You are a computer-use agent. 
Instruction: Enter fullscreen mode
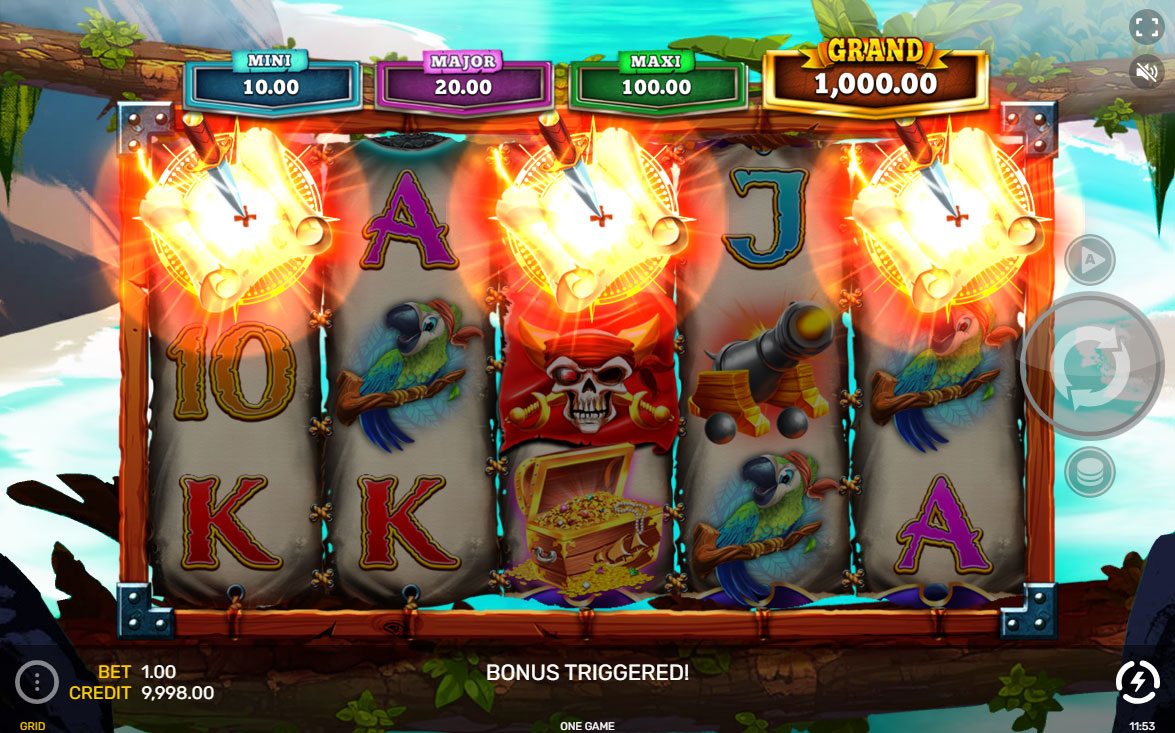click(x=1144, y=27)
